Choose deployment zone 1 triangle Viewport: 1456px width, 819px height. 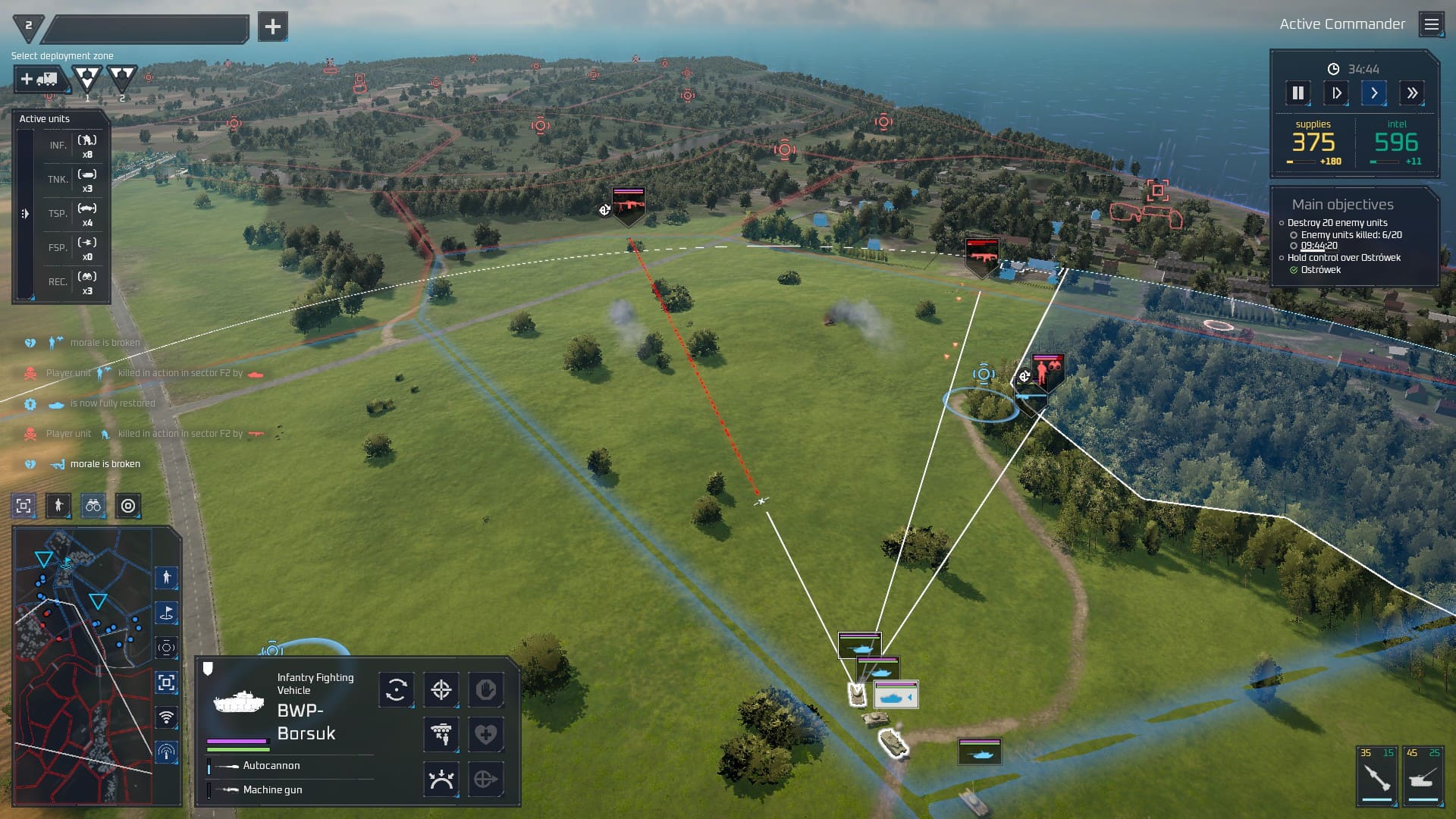87,79
